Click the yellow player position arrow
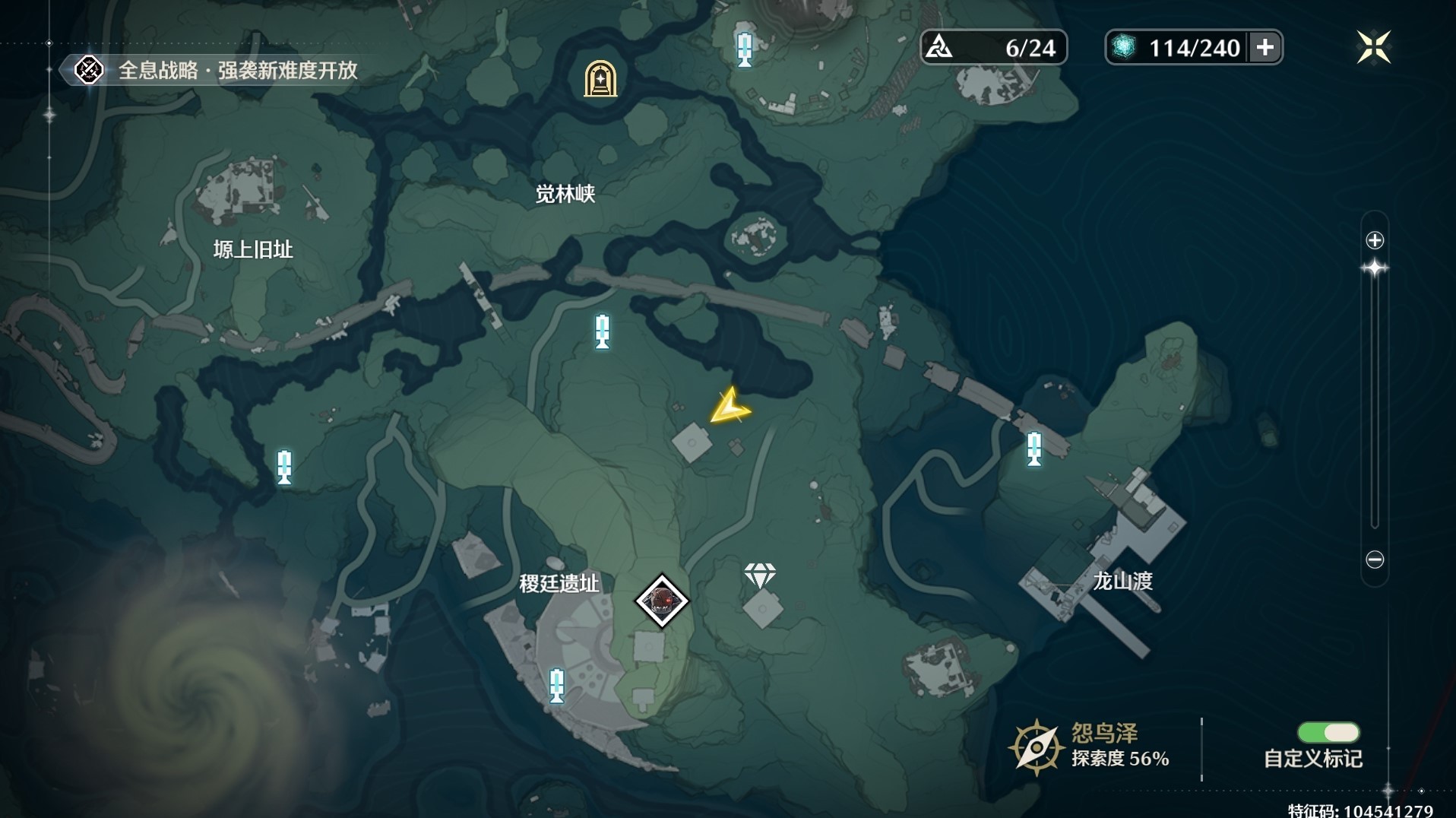Image resolution: width=1456 pixels, height=818 pixels. point(730,407)
